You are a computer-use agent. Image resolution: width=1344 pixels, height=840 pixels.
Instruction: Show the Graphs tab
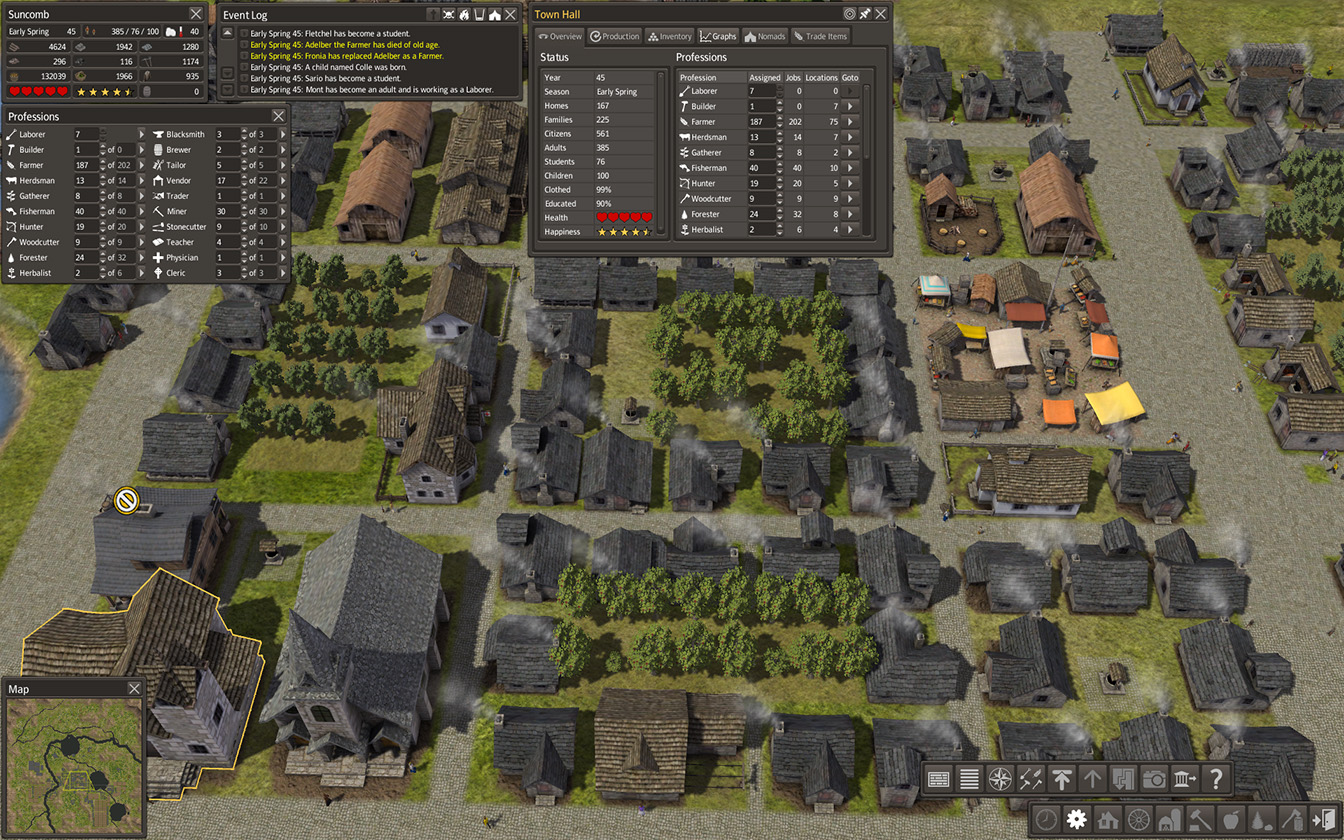pos(718,36)
